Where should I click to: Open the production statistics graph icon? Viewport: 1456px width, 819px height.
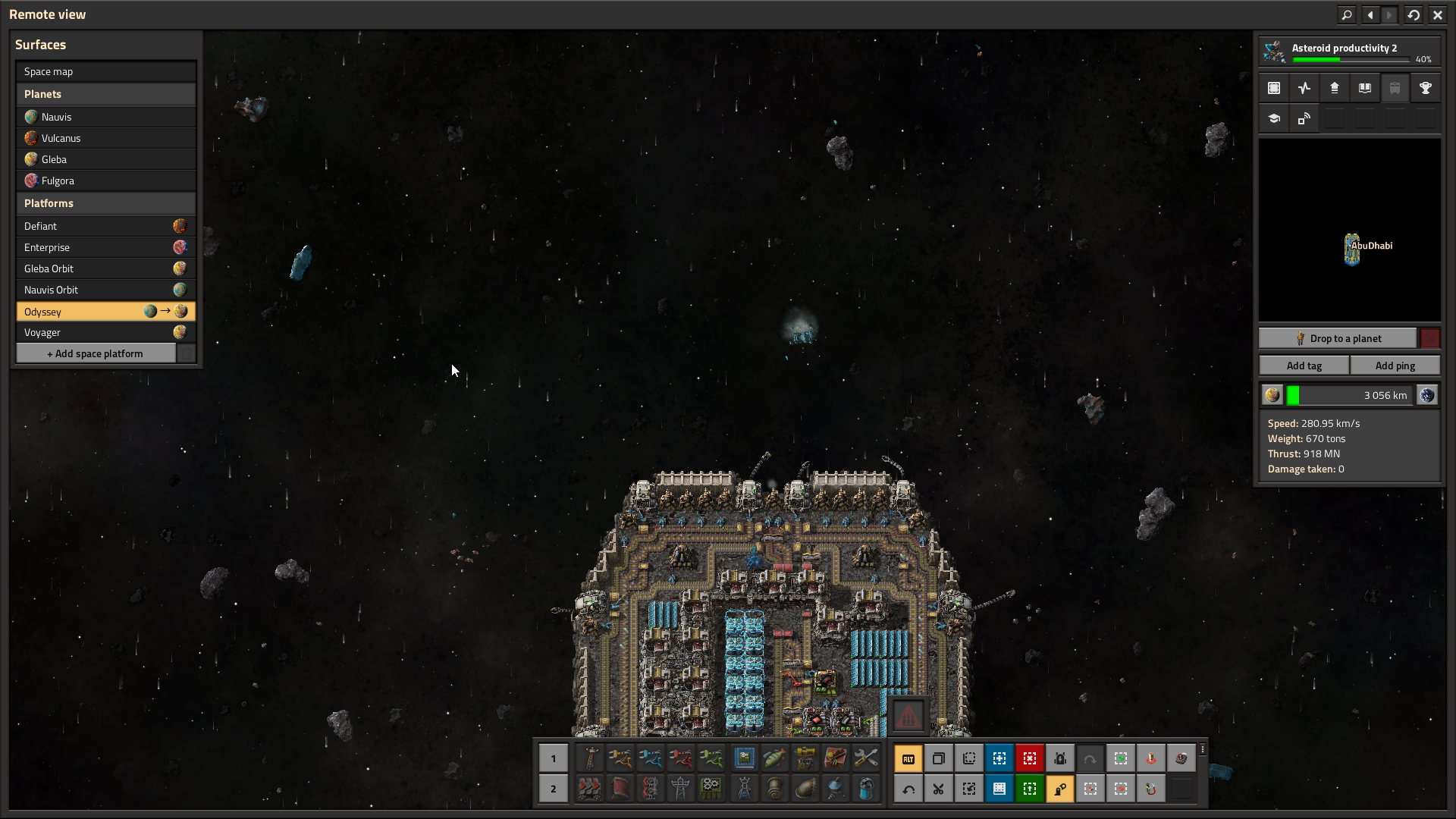pyautogui.click(x=1304, y=88)
